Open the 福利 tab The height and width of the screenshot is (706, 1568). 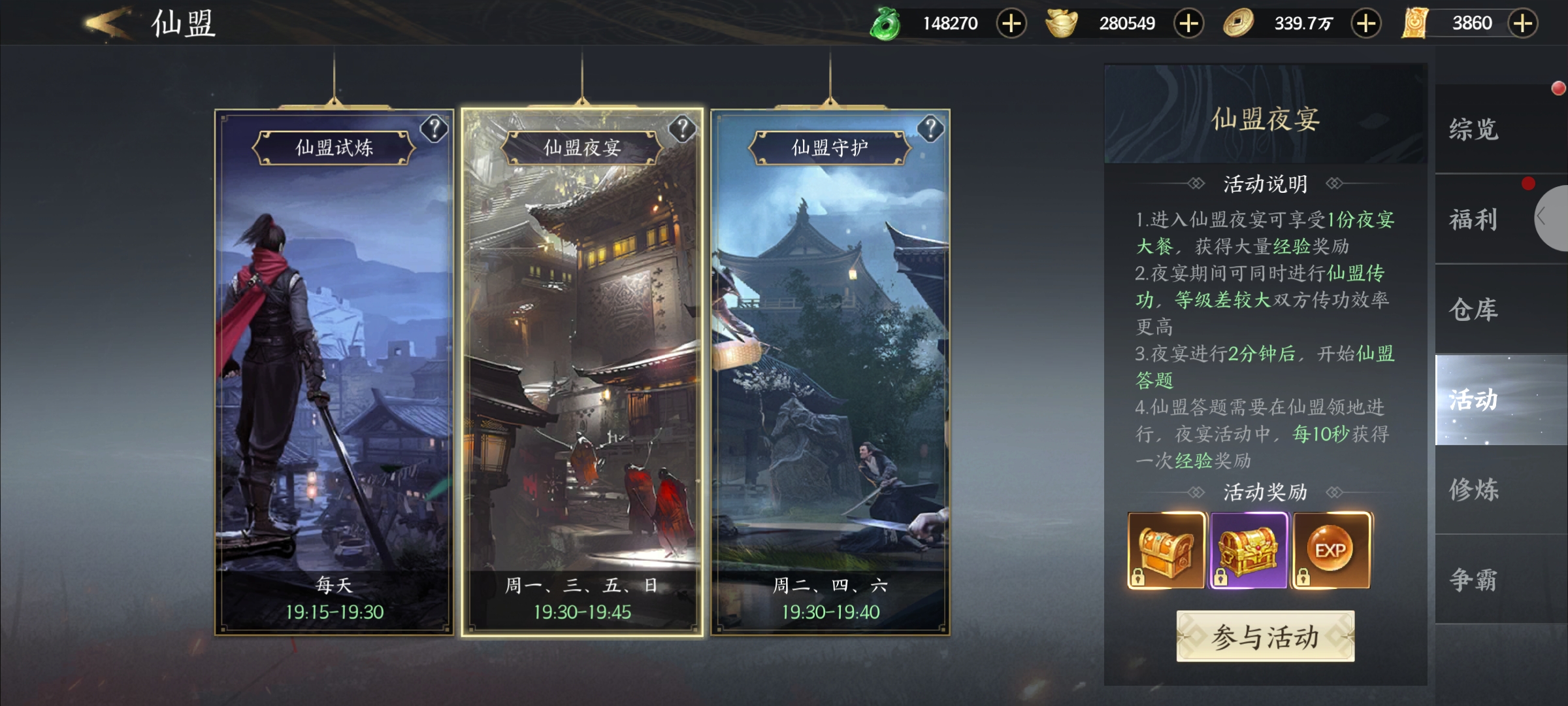[x=1474, y=220]
